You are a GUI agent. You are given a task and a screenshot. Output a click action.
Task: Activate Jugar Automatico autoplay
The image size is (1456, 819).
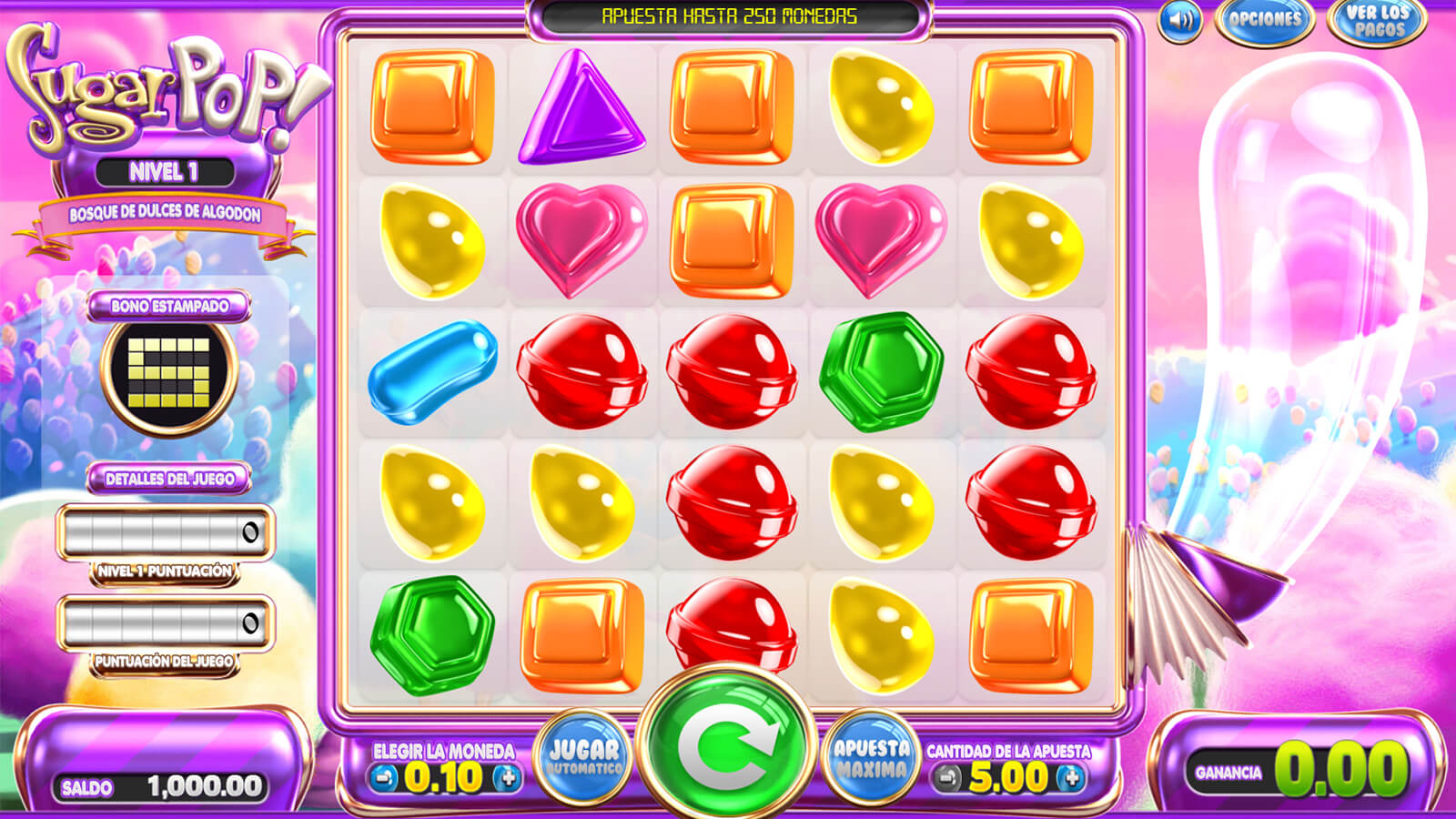click(583, 758)
